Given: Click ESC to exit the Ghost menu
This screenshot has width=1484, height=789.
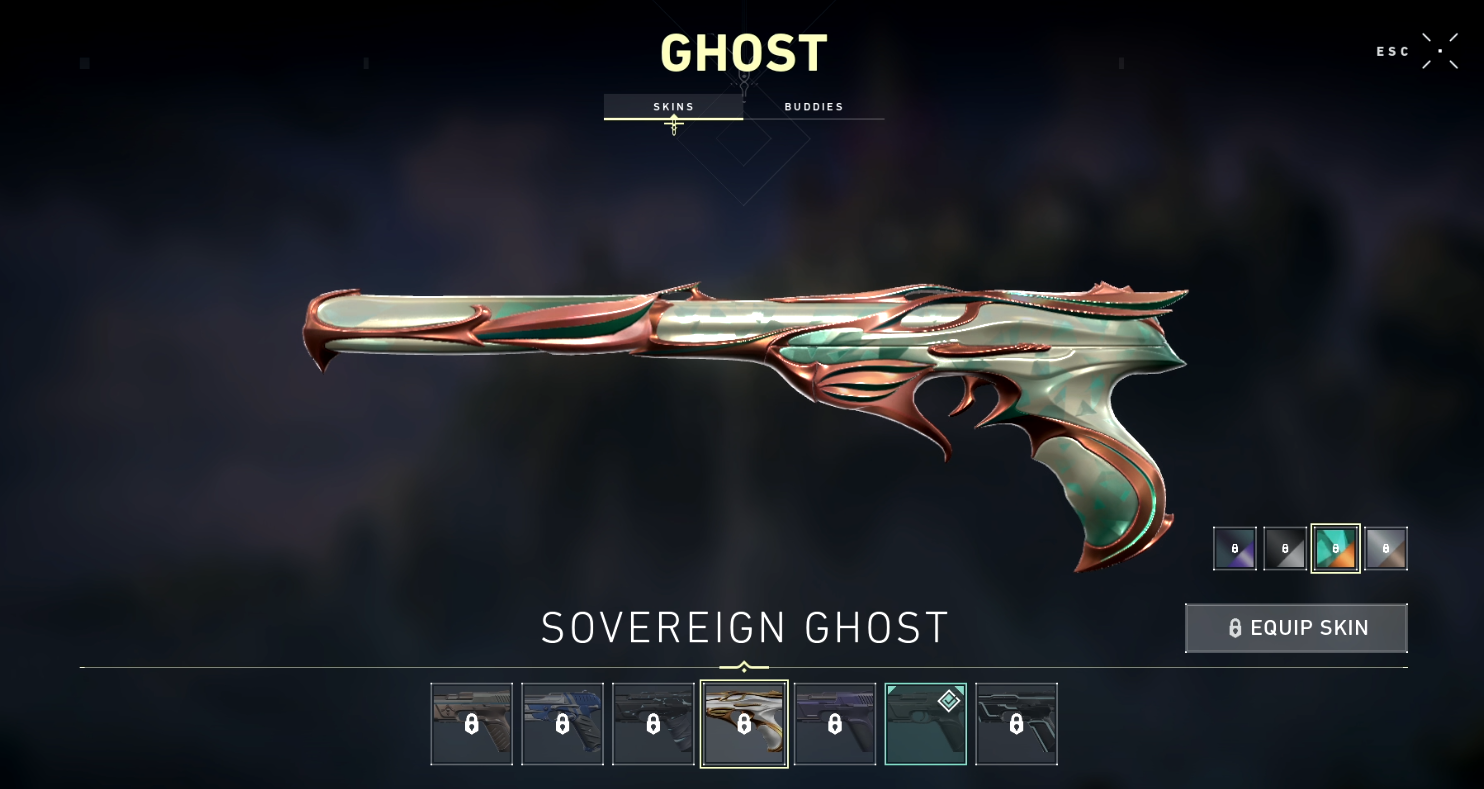Looking at the screenshot, I should [x=1392, y=50].
